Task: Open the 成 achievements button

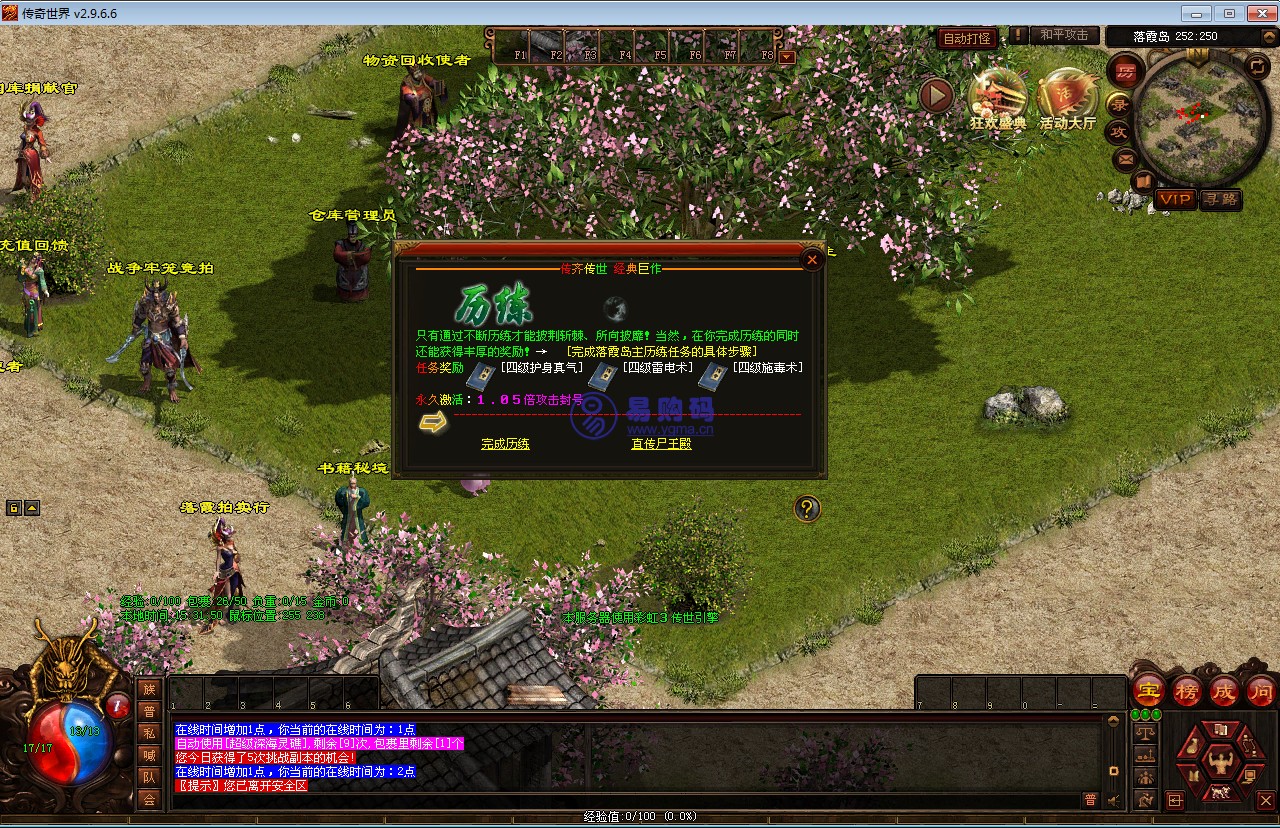Action: click(x=1224, y=691)
